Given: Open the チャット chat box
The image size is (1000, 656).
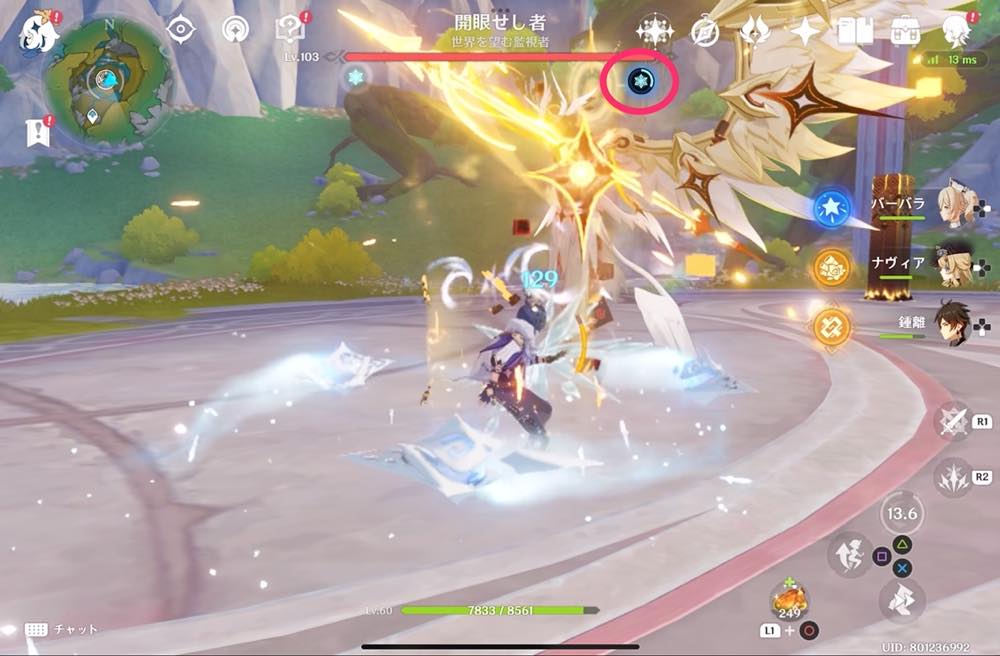Looking at the screenshot, I should [x=62, y=629].
